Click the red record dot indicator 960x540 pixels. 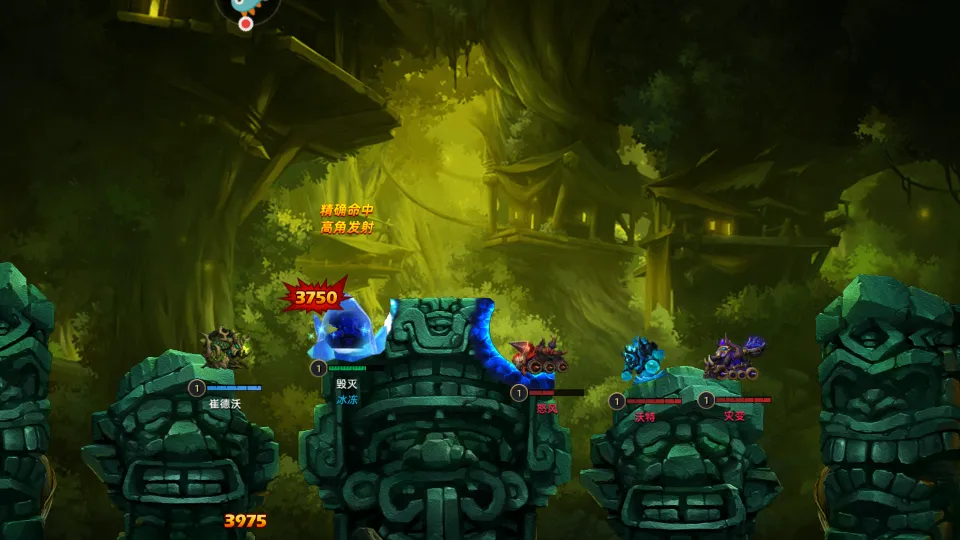[246, 24]
